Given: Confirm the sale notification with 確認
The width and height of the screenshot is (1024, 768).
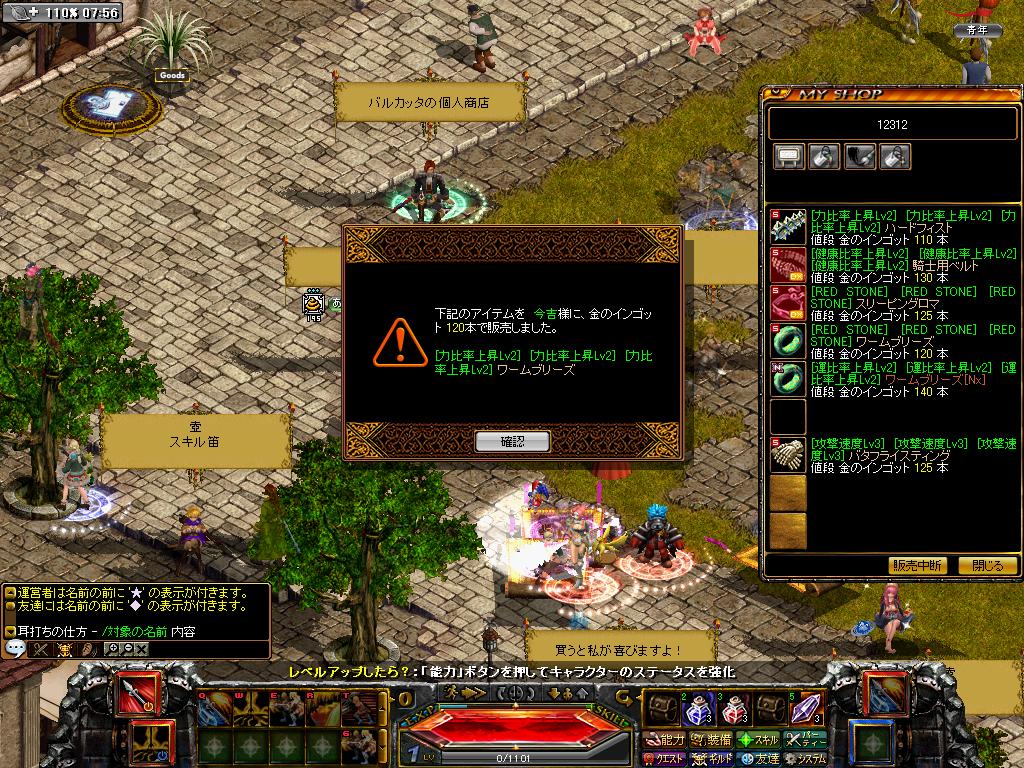Looking at the screenshot, I should (512, 441).
